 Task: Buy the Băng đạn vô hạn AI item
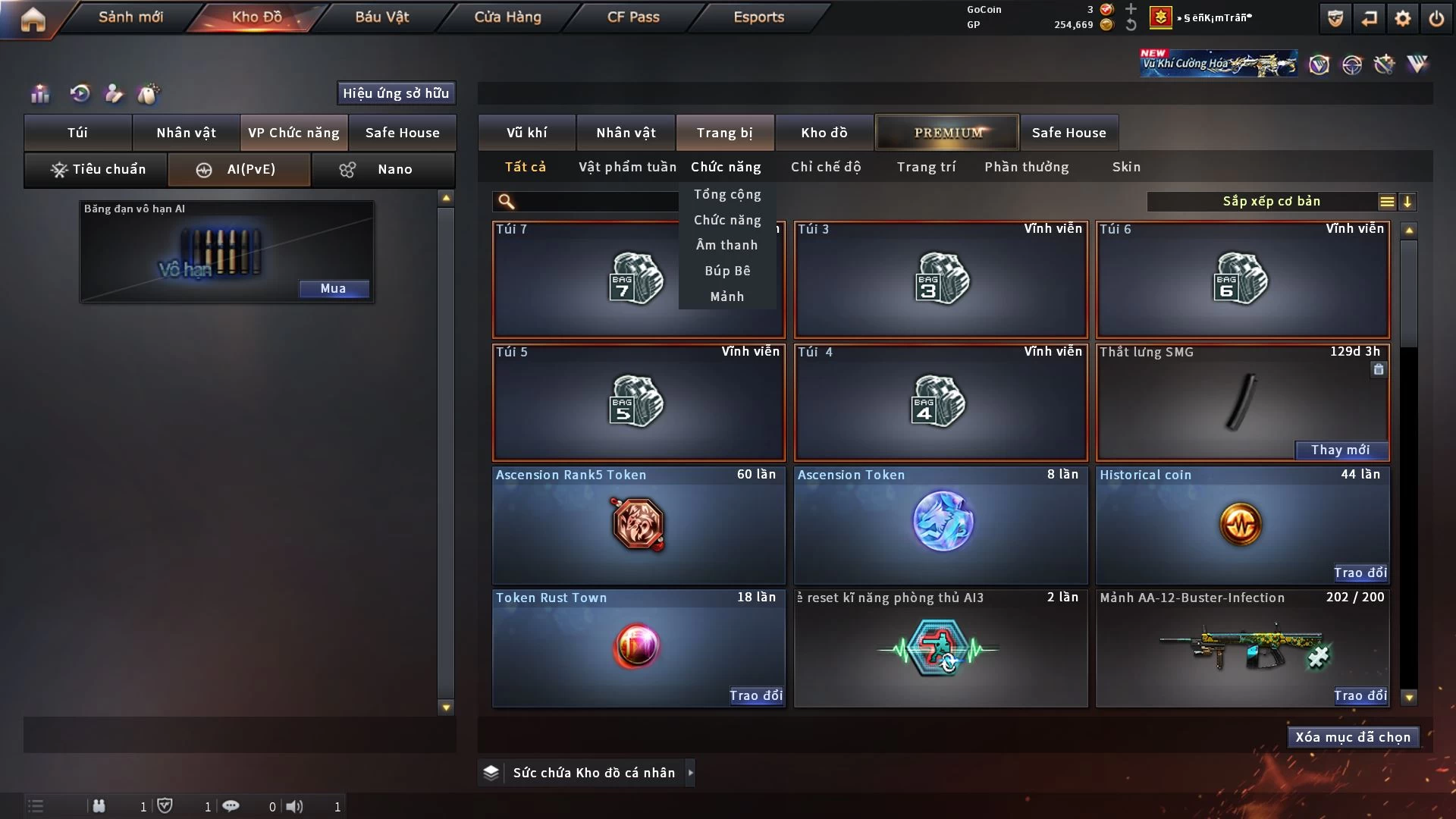[x=333, y=289]
